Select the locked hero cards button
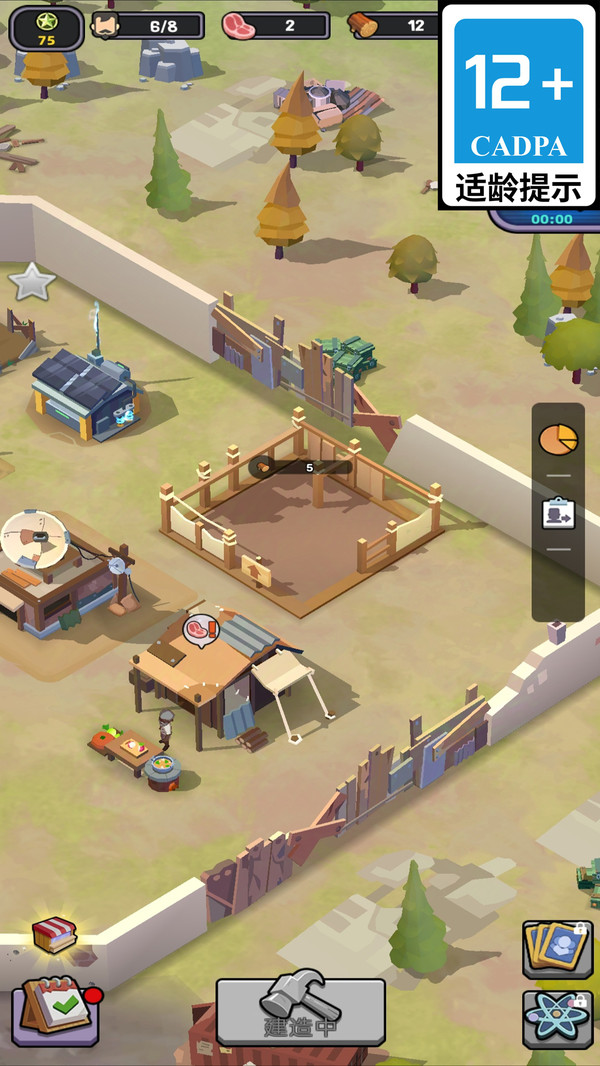This screenshot has height=1066, width=600. coord(557,950)
